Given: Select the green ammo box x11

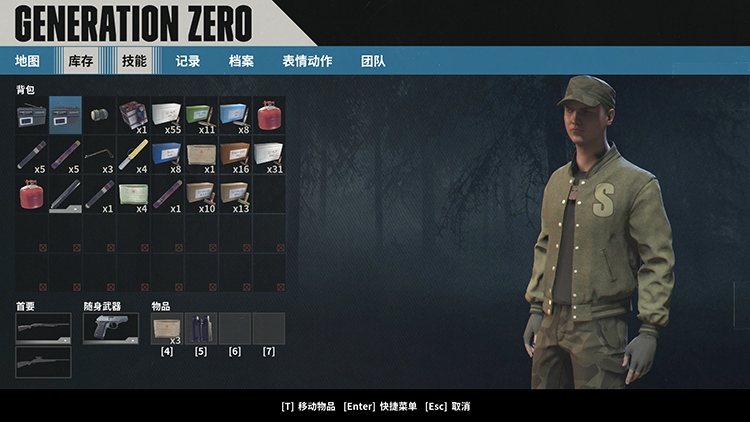Looking at the screenshot, I should coord(201,115).
